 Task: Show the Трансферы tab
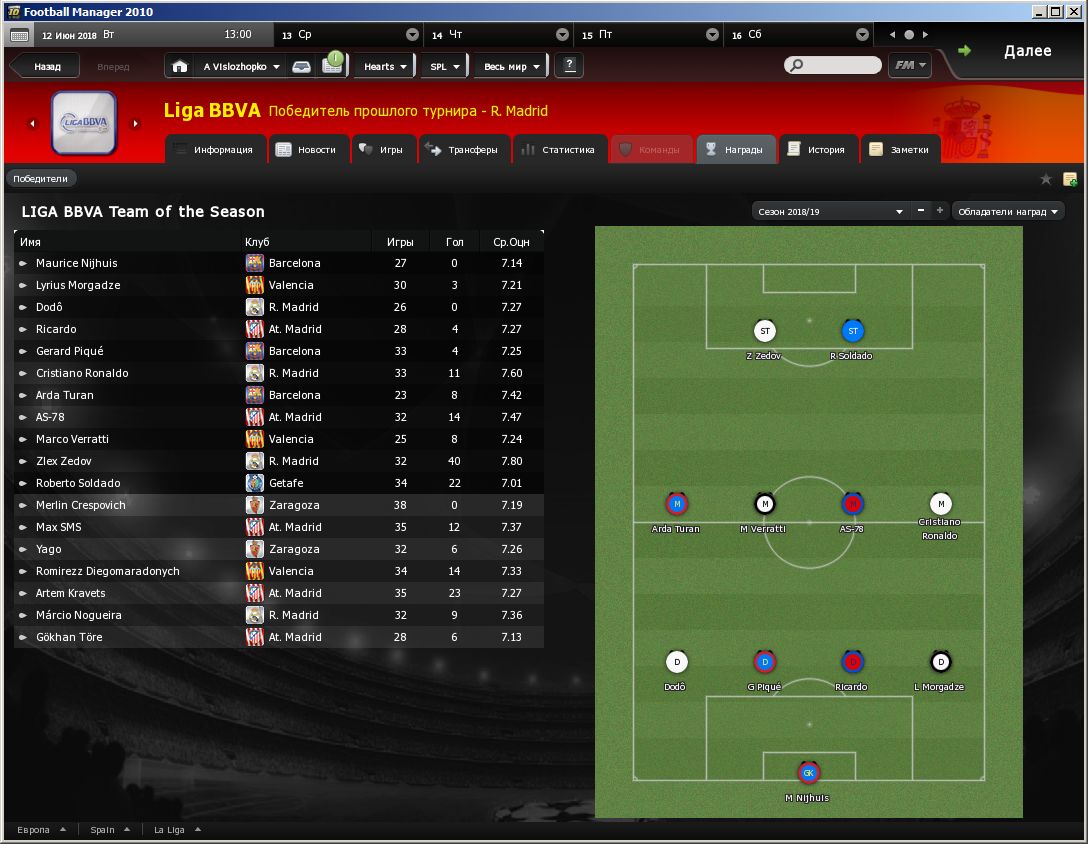coord(462,150)
